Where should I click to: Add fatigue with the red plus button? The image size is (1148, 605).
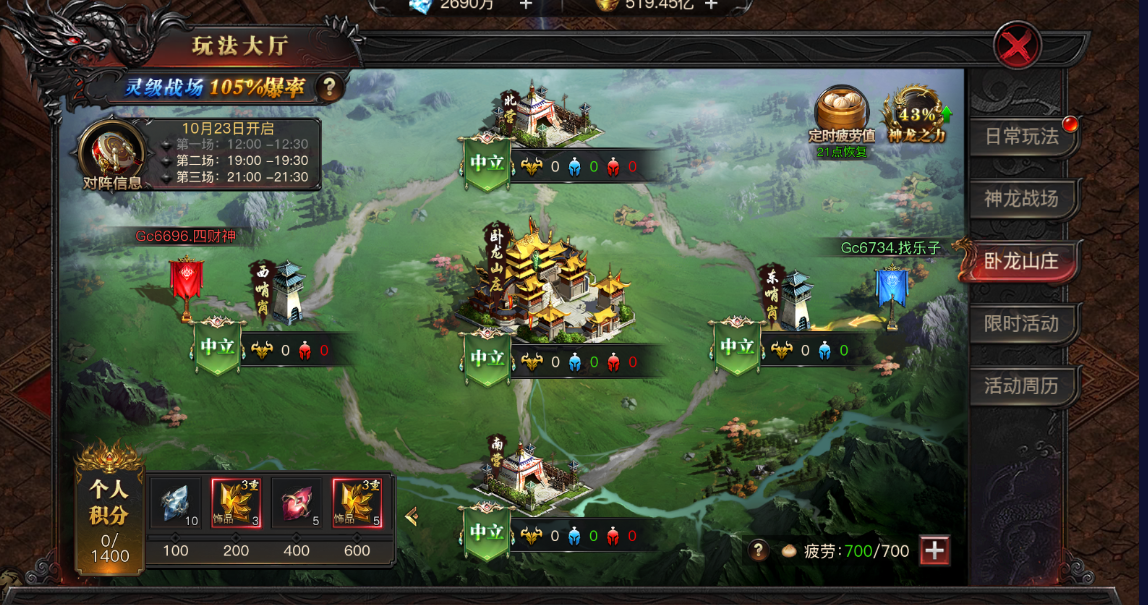tap(934, 551)
